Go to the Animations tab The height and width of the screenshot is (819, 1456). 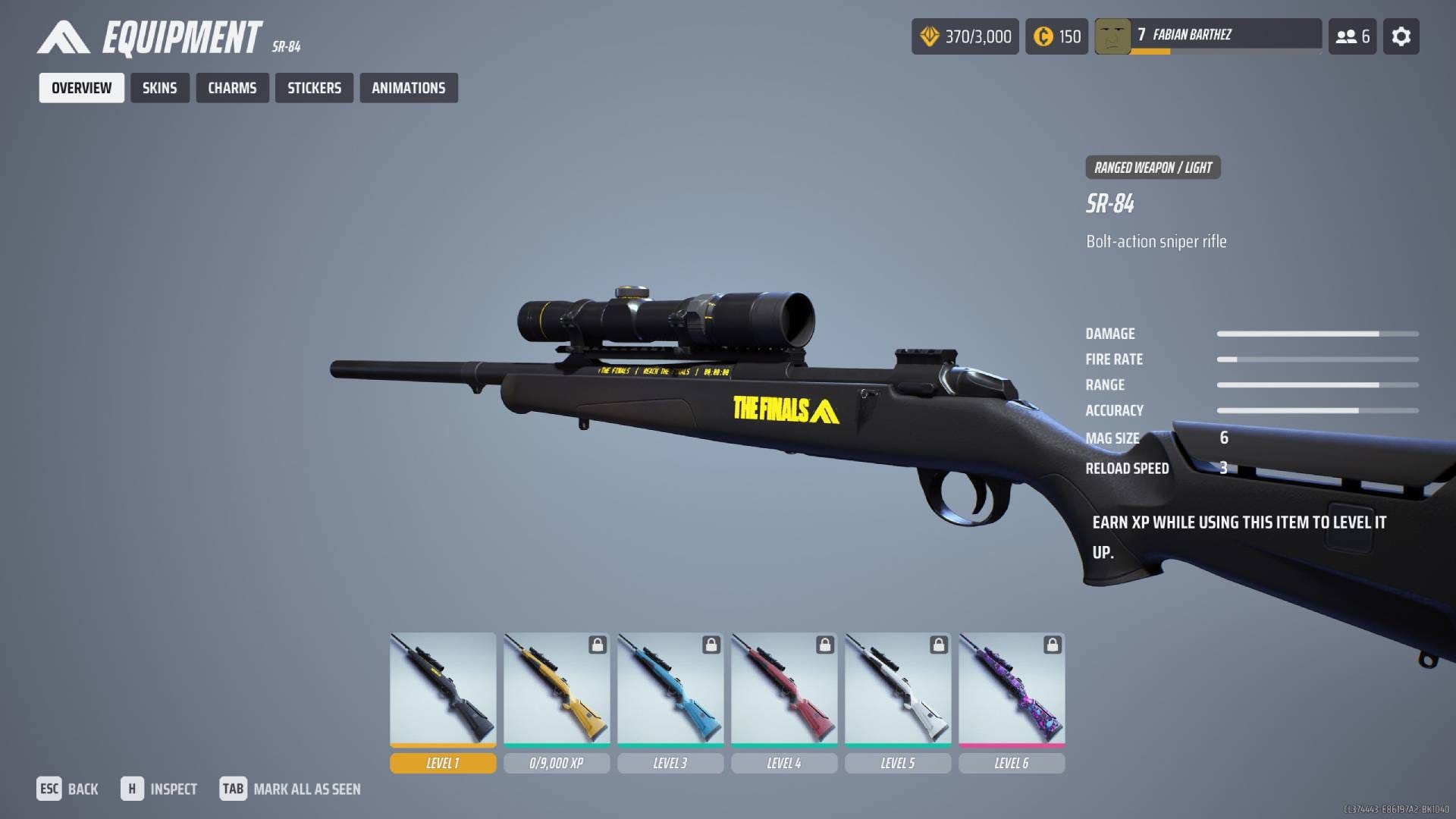tap(408, 88)
